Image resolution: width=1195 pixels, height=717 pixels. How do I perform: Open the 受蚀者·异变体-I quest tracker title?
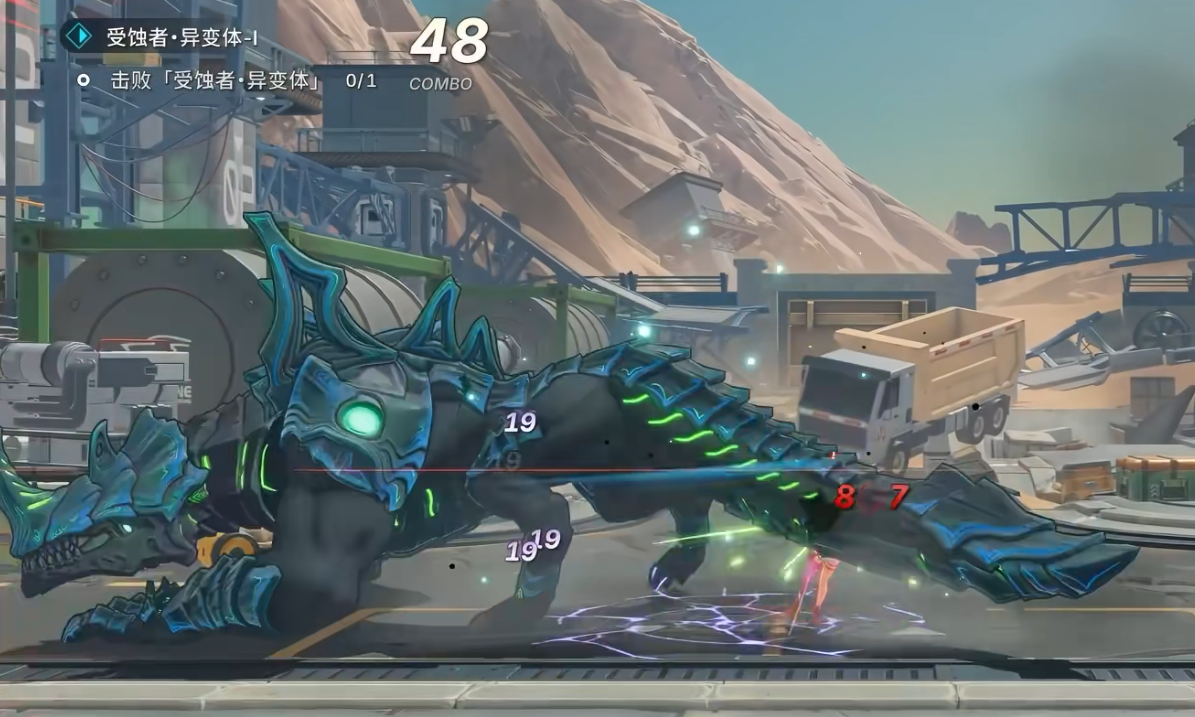tap(182, 38)
